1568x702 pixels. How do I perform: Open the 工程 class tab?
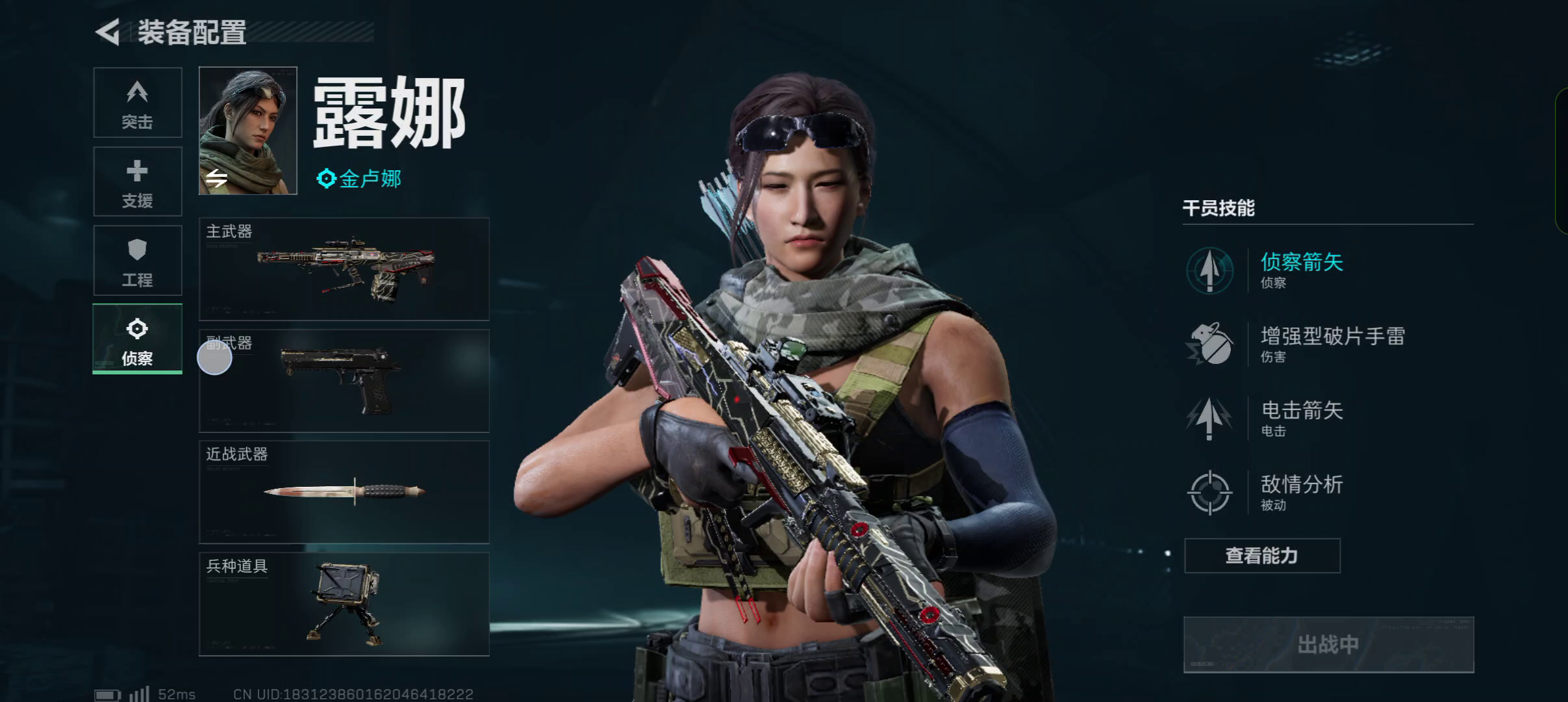click(138, 261)
